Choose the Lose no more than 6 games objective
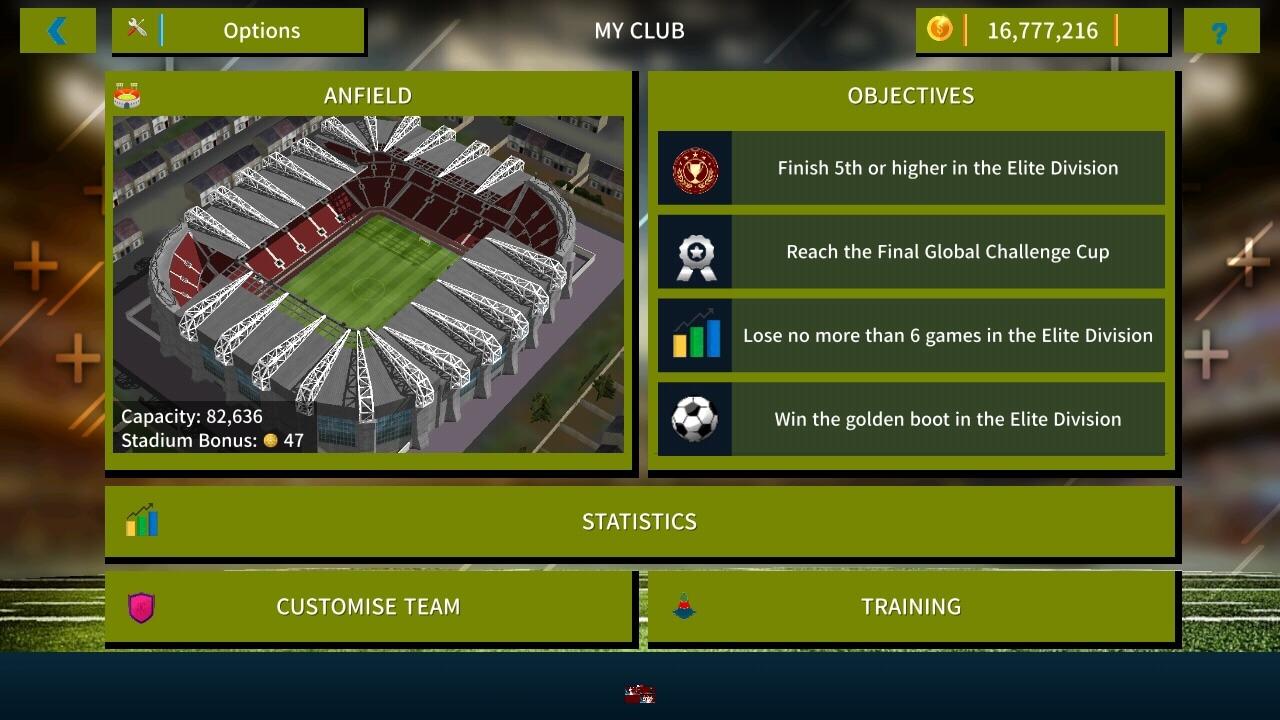 pyautogui.click(x=911, y=336)
